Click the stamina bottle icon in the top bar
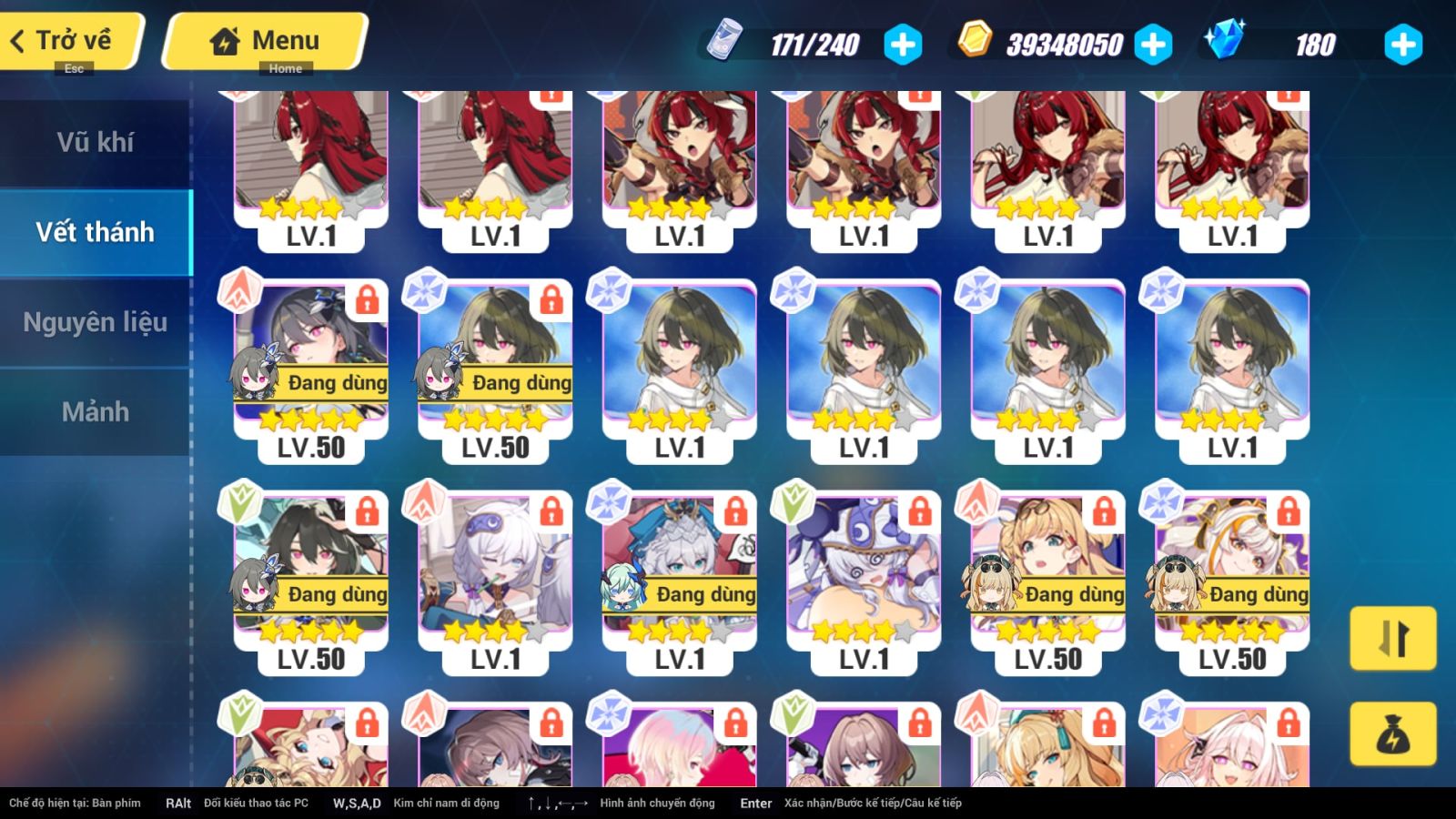1456x819 pixels. [728, 41]
